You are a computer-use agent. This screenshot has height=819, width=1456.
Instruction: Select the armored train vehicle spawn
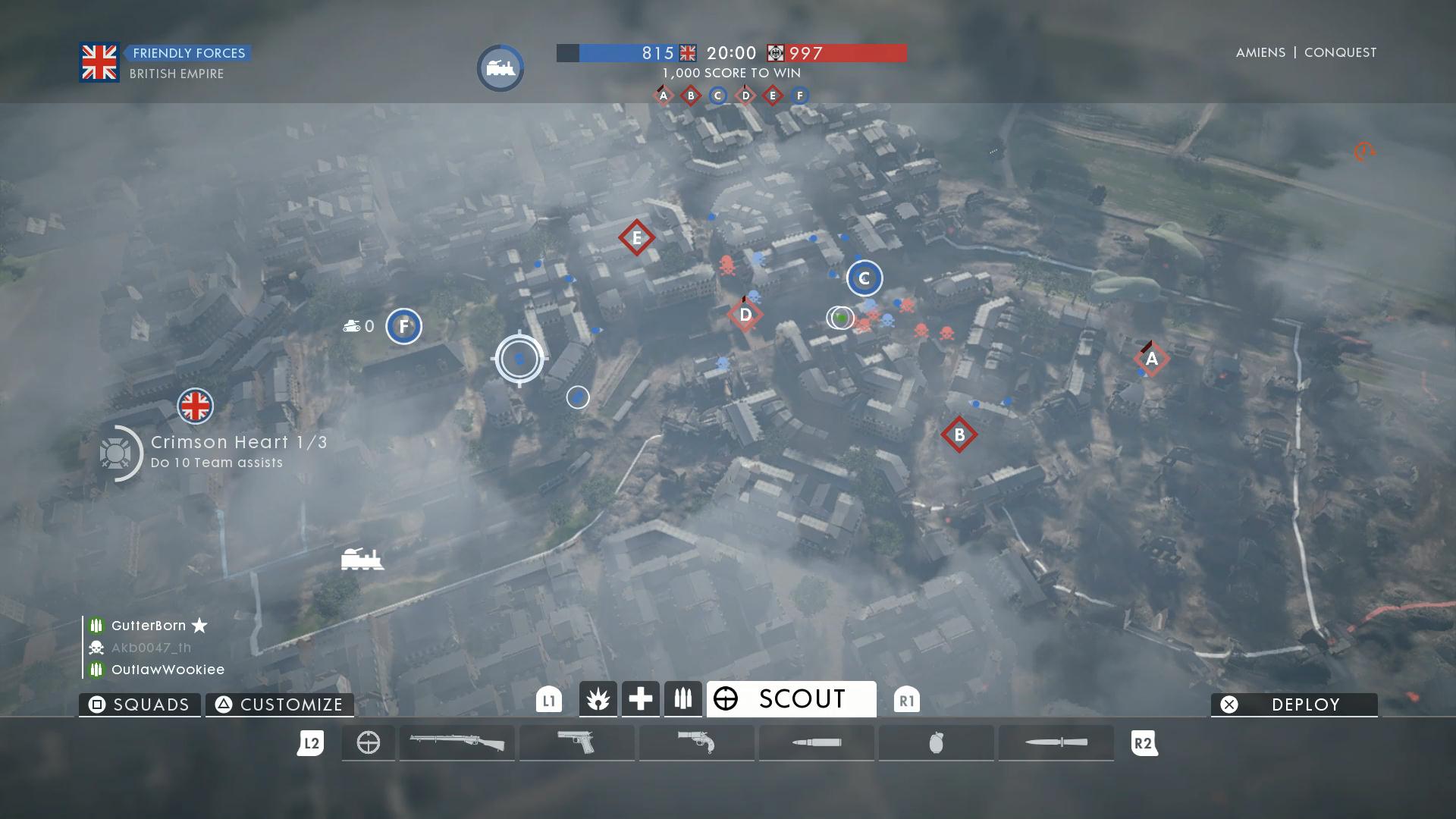point(362,560)
